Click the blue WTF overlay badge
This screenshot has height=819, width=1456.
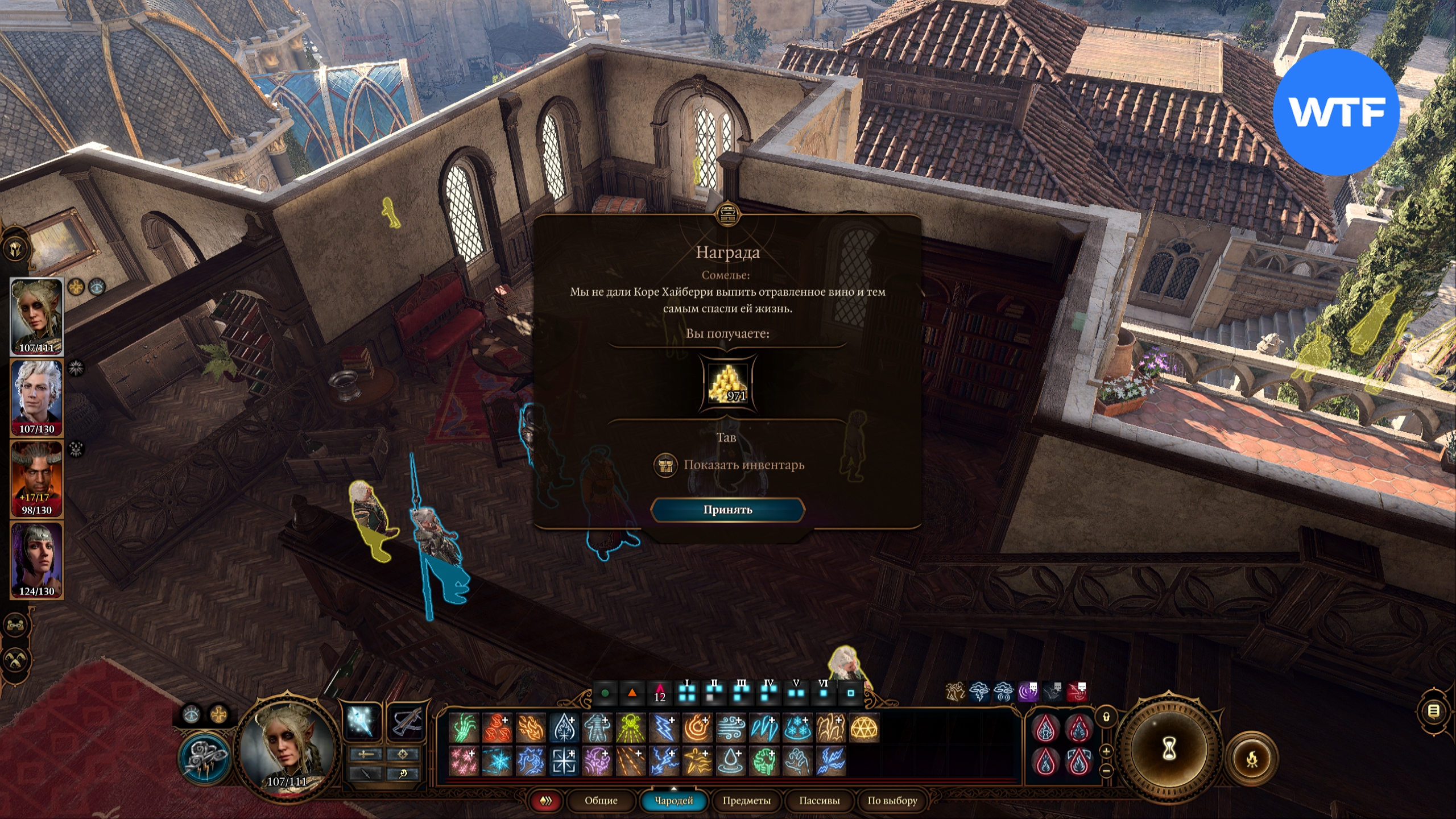(1335, 112)
